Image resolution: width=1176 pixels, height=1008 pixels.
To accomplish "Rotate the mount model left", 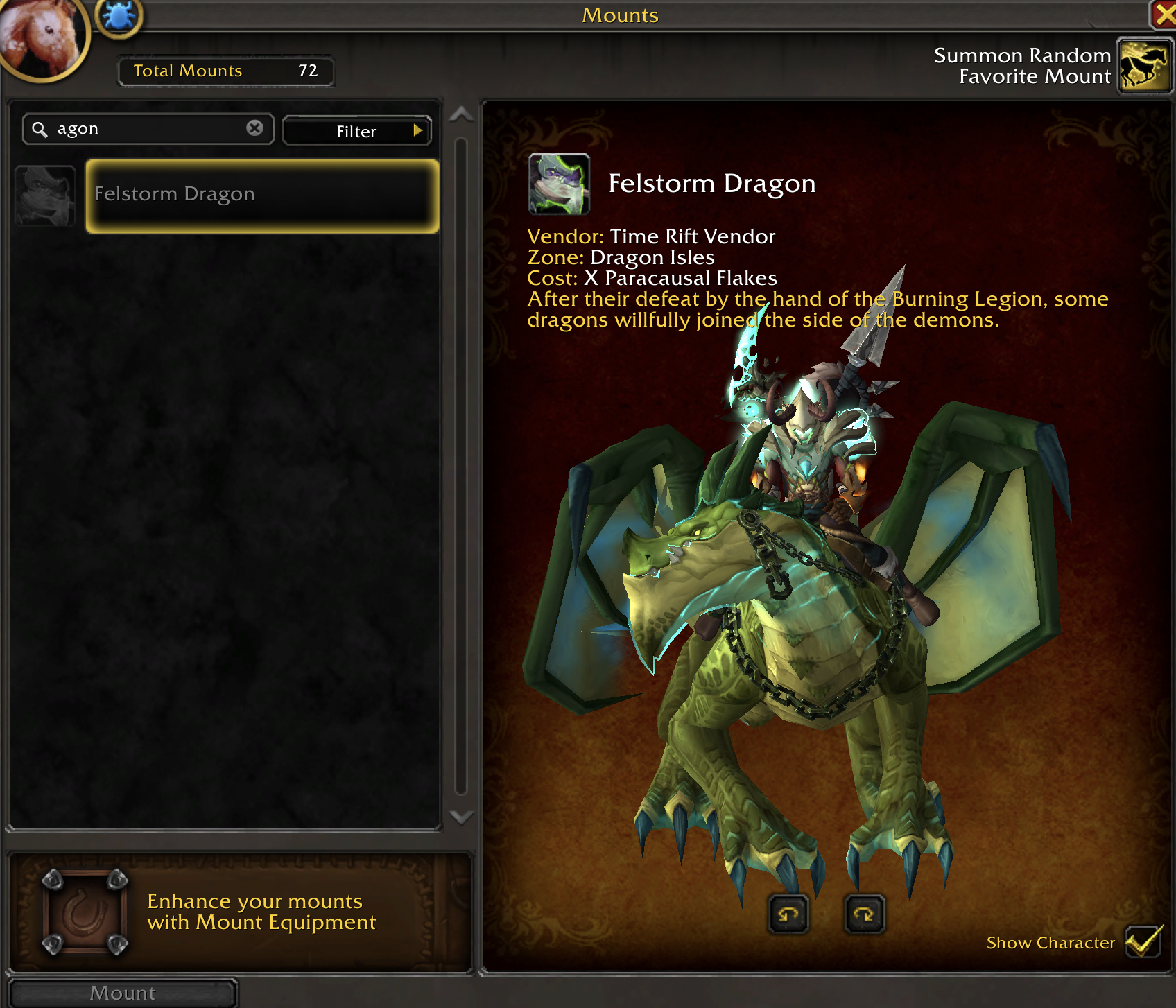I will [x=788, y=914].
